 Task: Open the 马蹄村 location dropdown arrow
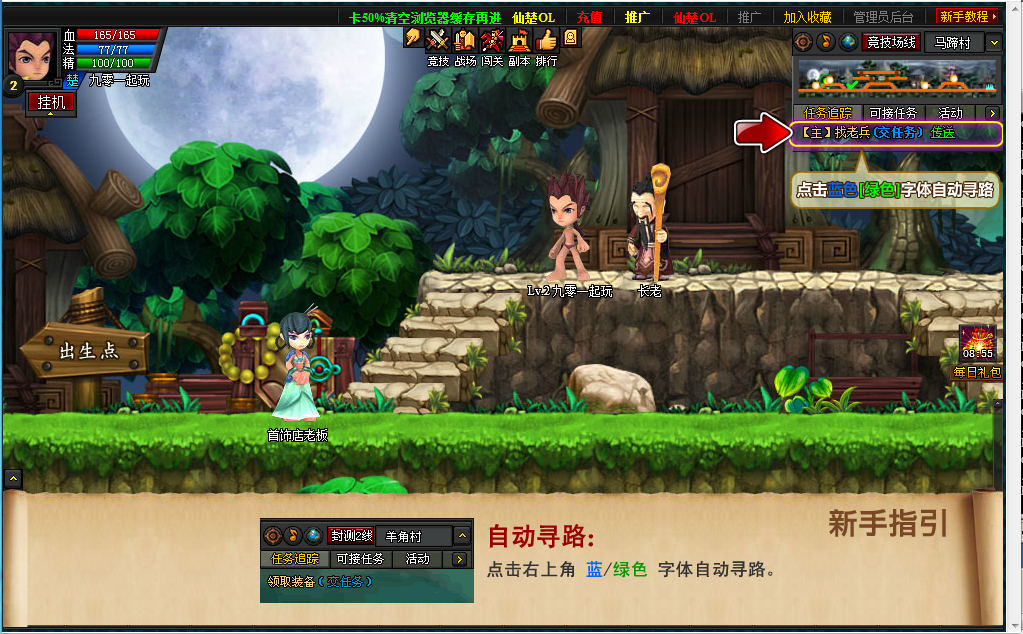[993, 43]
